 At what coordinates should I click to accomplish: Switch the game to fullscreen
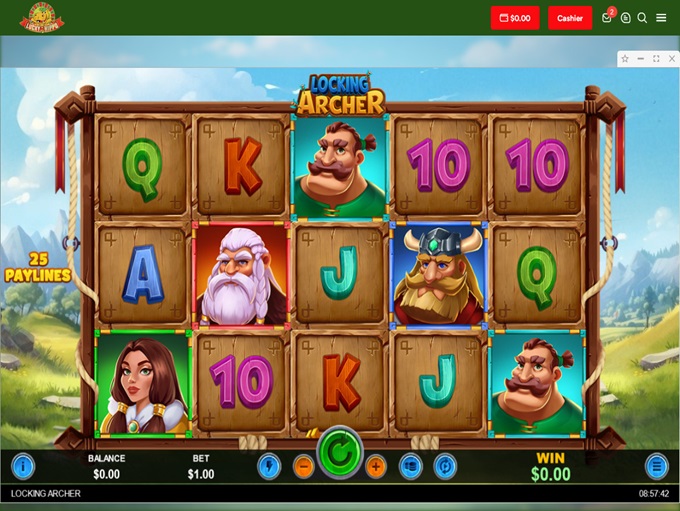(x=656, y=59)
